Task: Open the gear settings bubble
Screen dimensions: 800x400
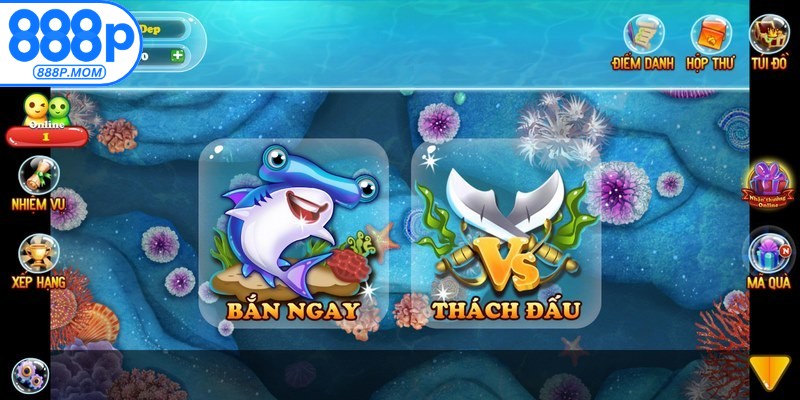Action: (26, 375)
